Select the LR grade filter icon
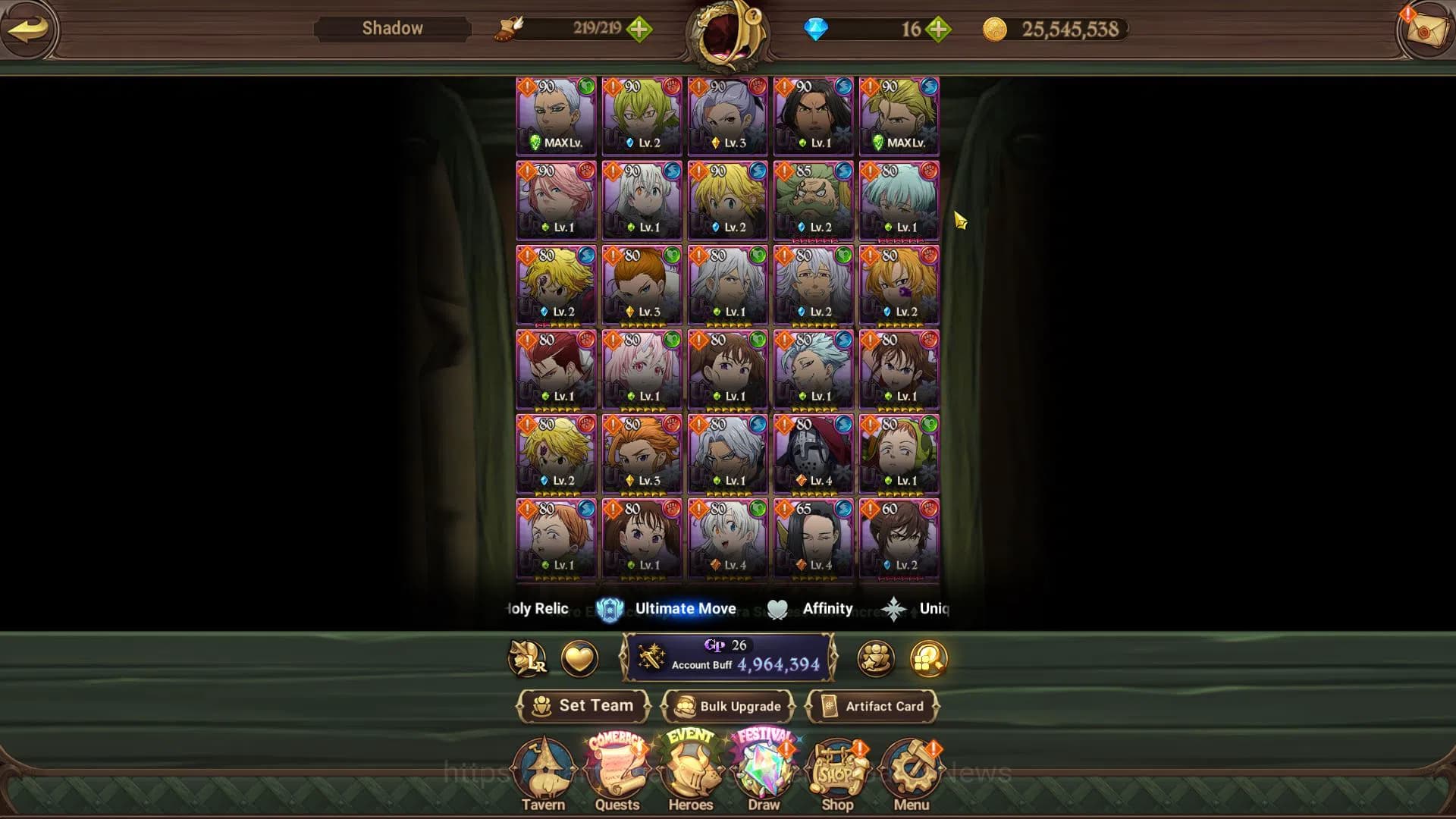This screenshot has width=1456, height=819. (529, 659)
